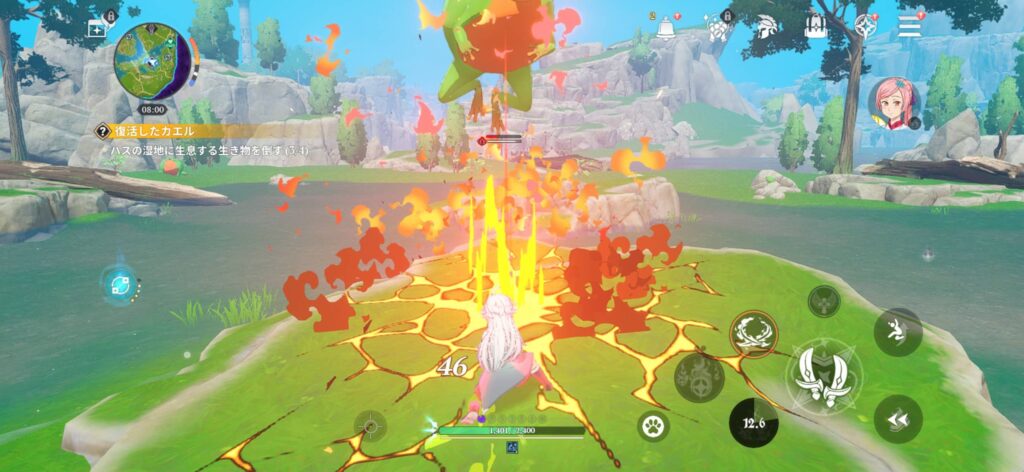1024x472 pixels.
Task: Tap the locked card icon beside the minimap
Action: click(x=97, y=28)
